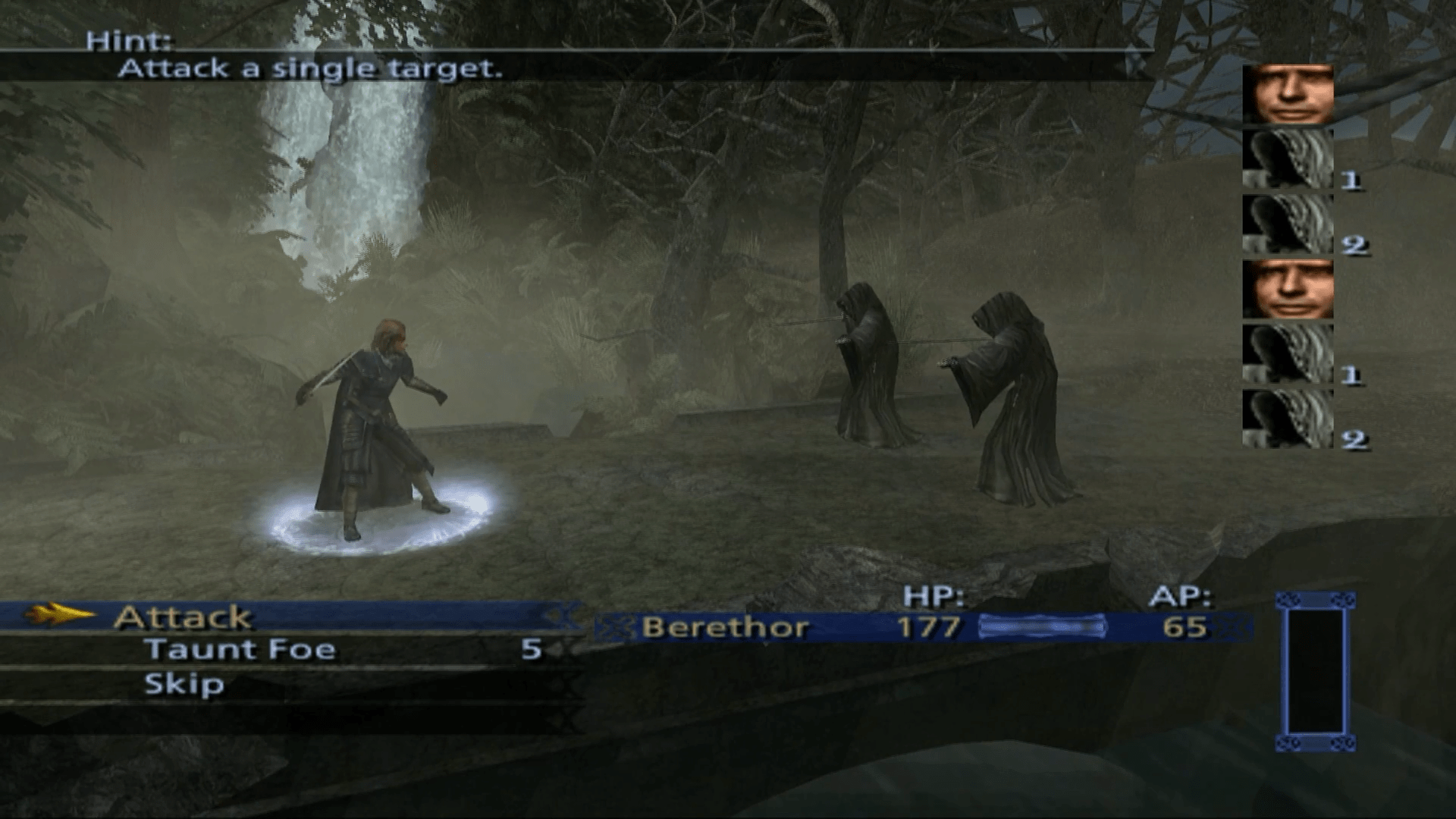Click the Berethor name label

pyautogui.click(x=724, y=627)
